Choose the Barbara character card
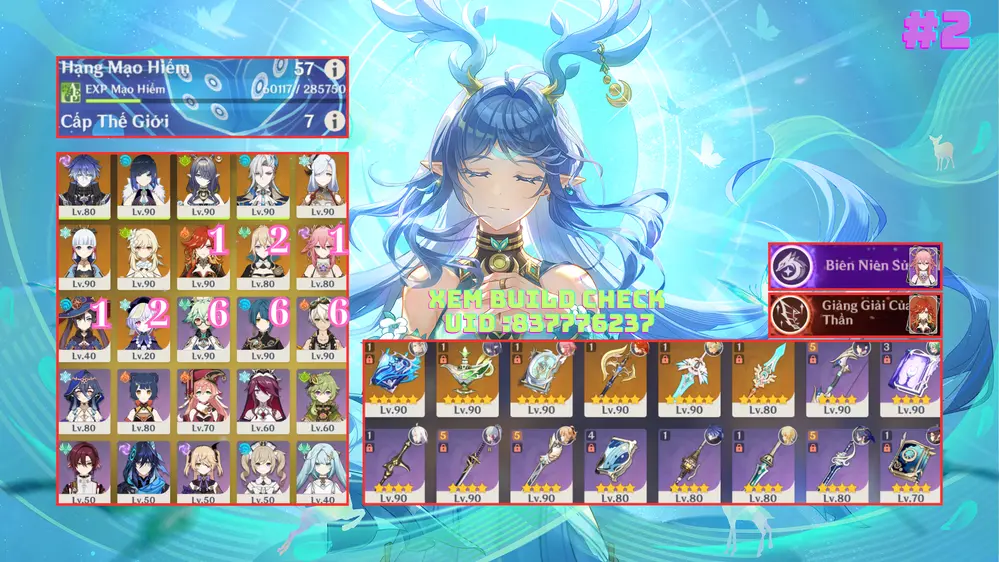 pyautogui.click(x=261, y=470)
